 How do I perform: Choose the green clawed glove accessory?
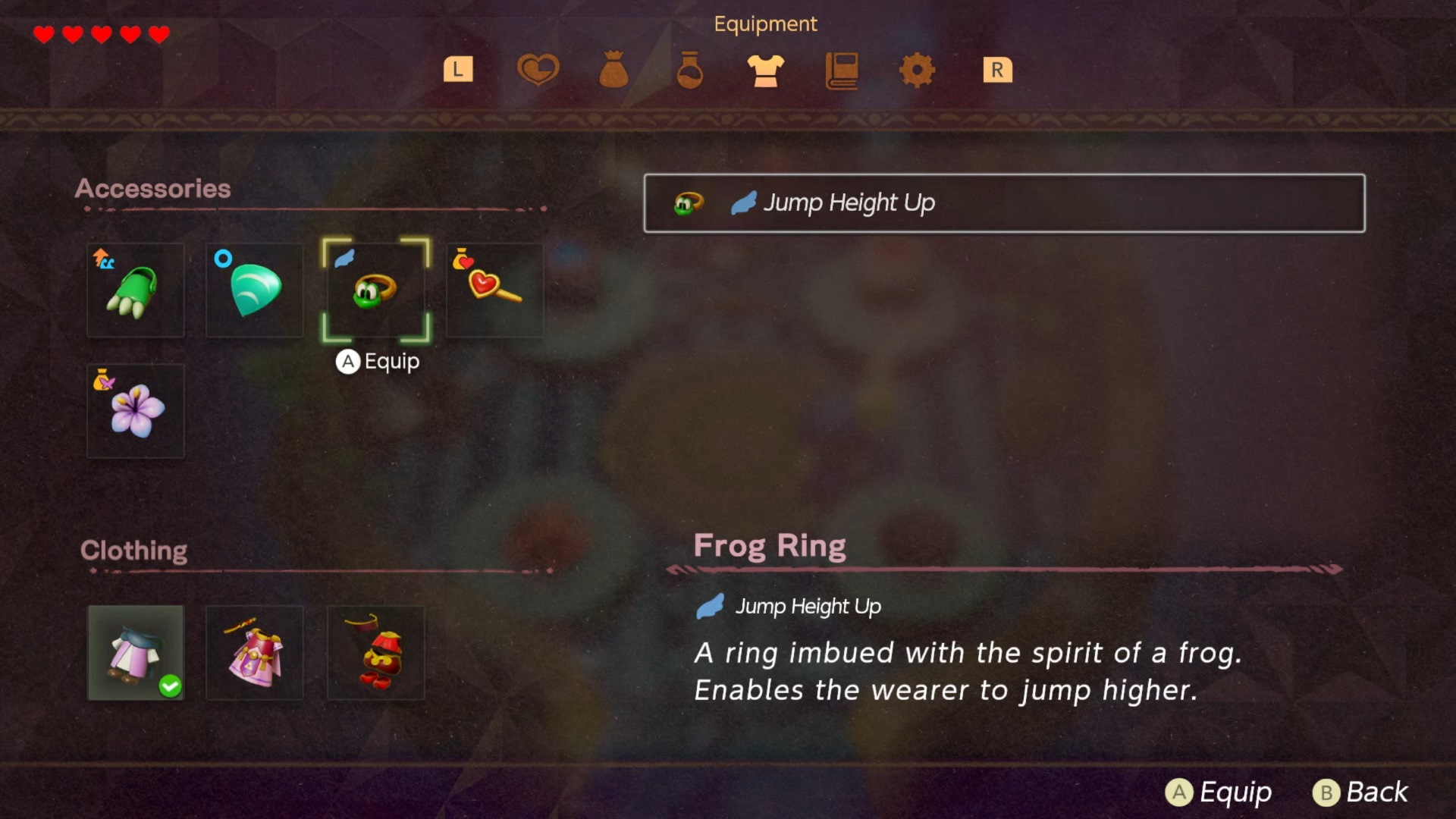[136, 290]
